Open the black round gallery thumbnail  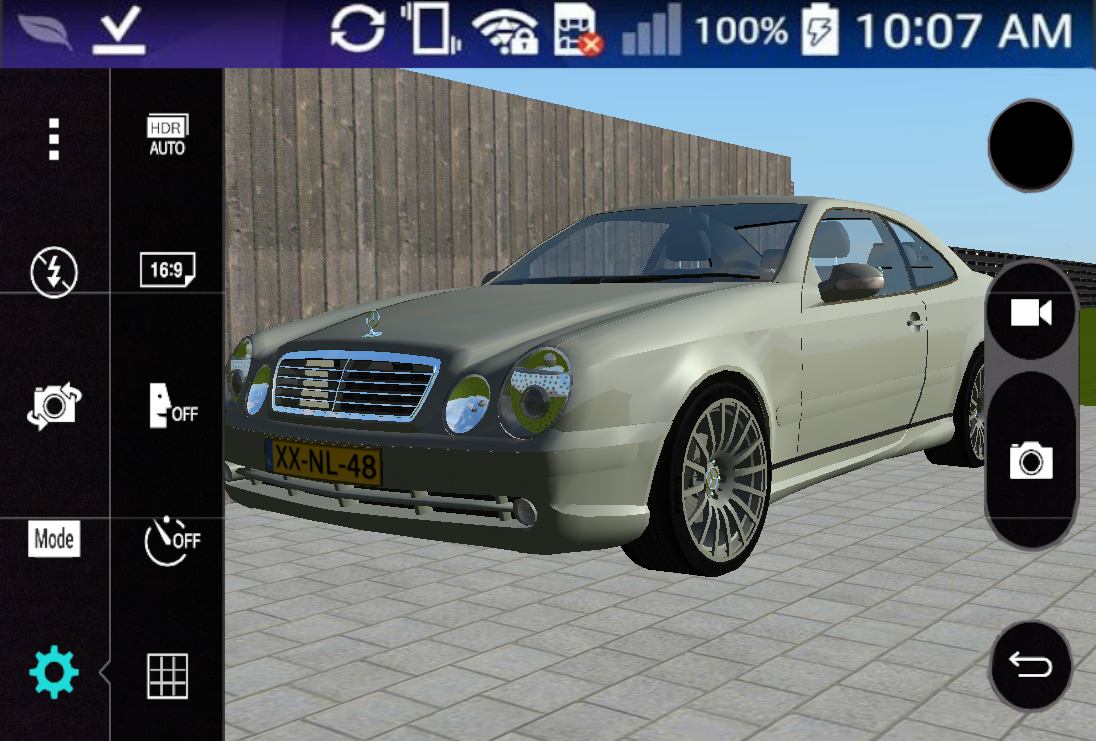click(x=1030, y=146)
